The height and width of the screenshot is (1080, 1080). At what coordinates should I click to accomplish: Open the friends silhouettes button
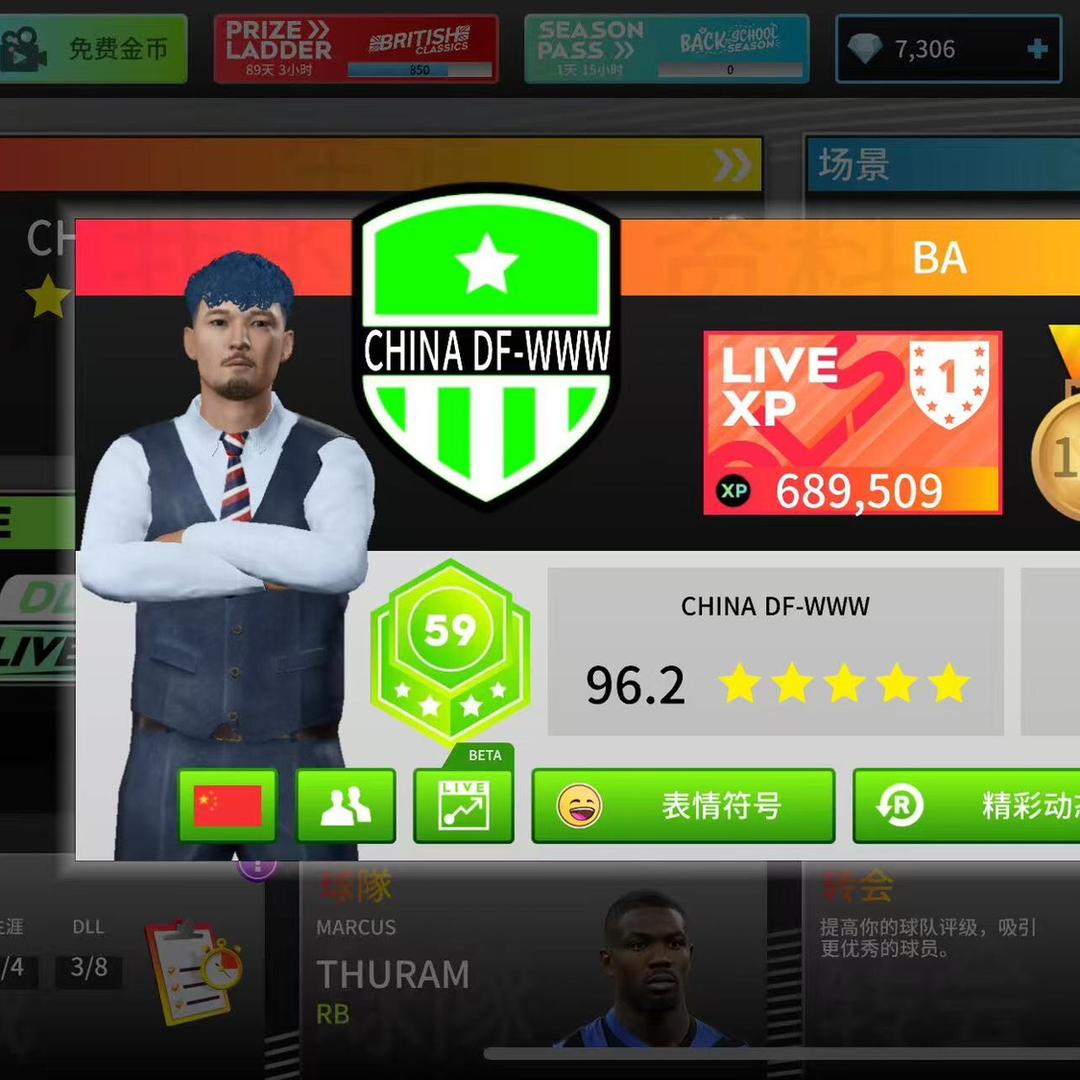346,805
